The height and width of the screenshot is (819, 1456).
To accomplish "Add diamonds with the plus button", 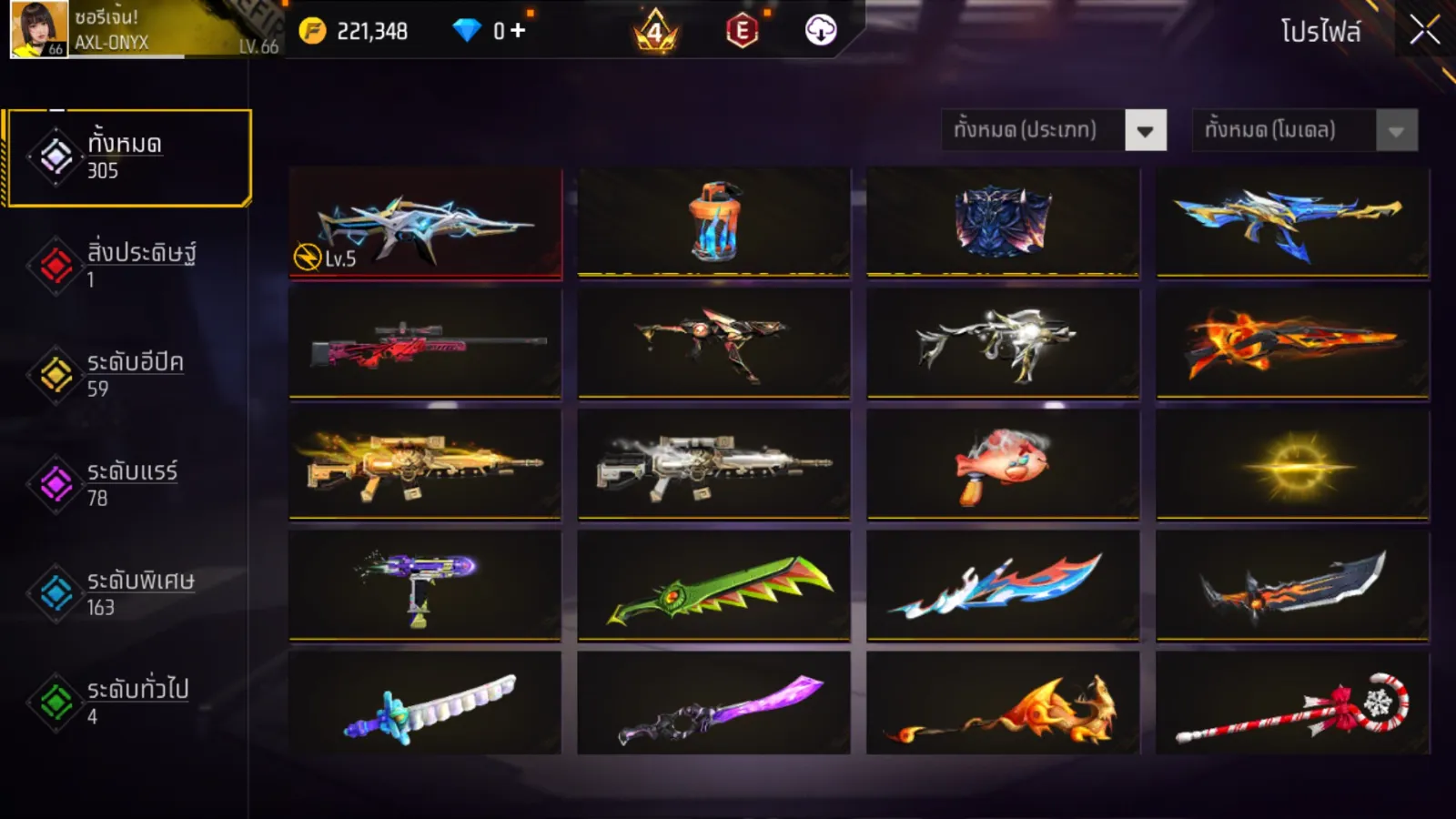I will tap(518, 31).
